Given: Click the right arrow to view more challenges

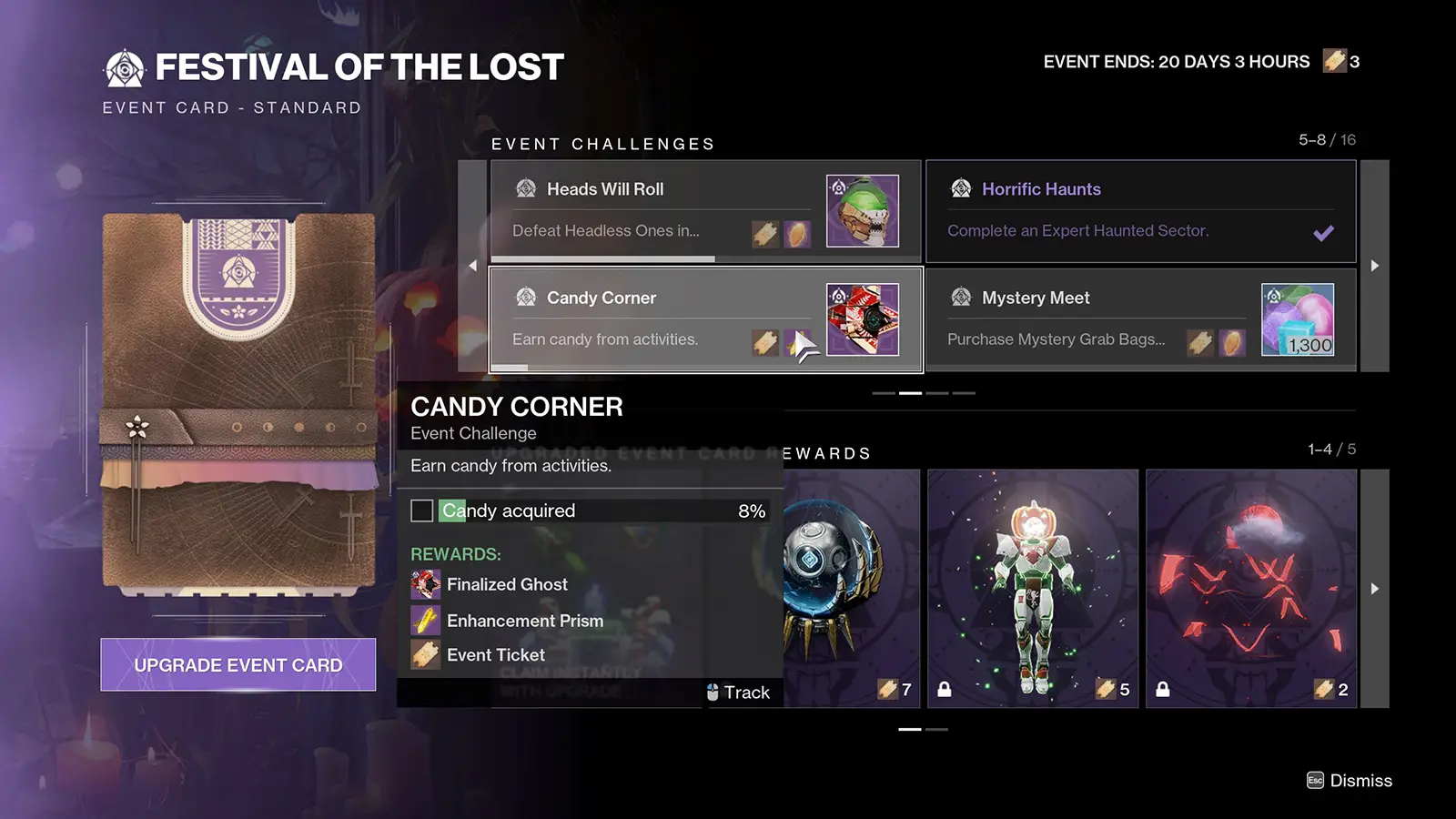Looking at the screenshot, I should pos(1375,265).
